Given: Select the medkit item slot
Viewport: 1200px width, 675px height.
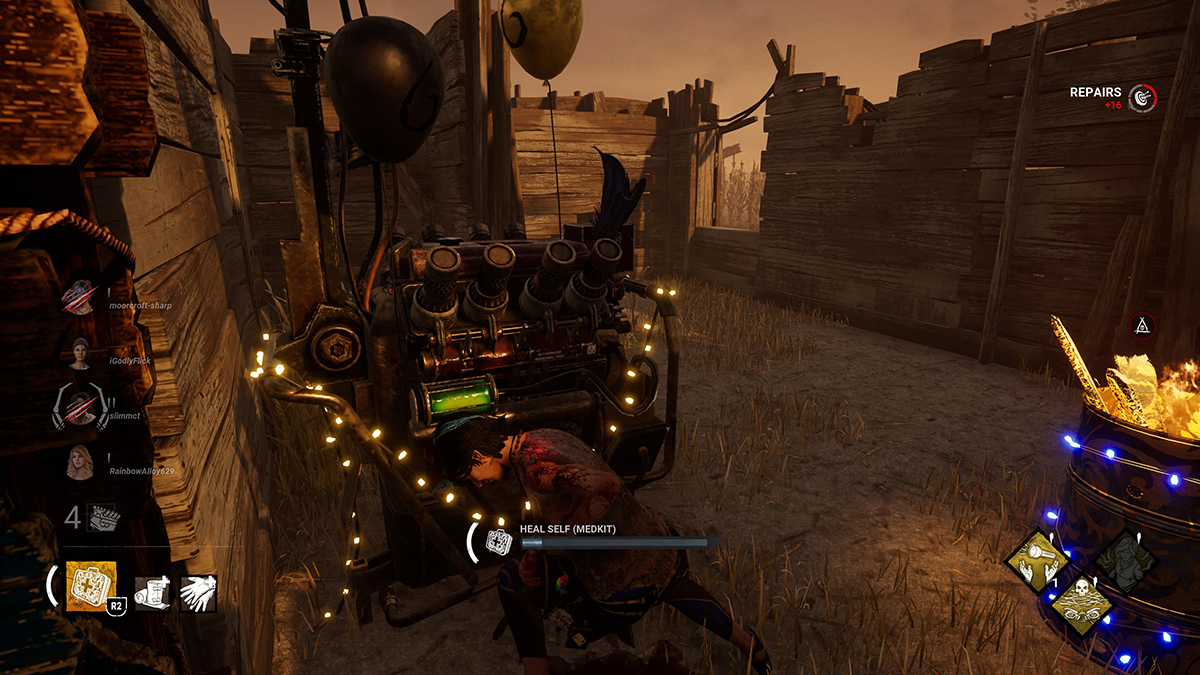Looking at the screenshot, I should 91,585.
